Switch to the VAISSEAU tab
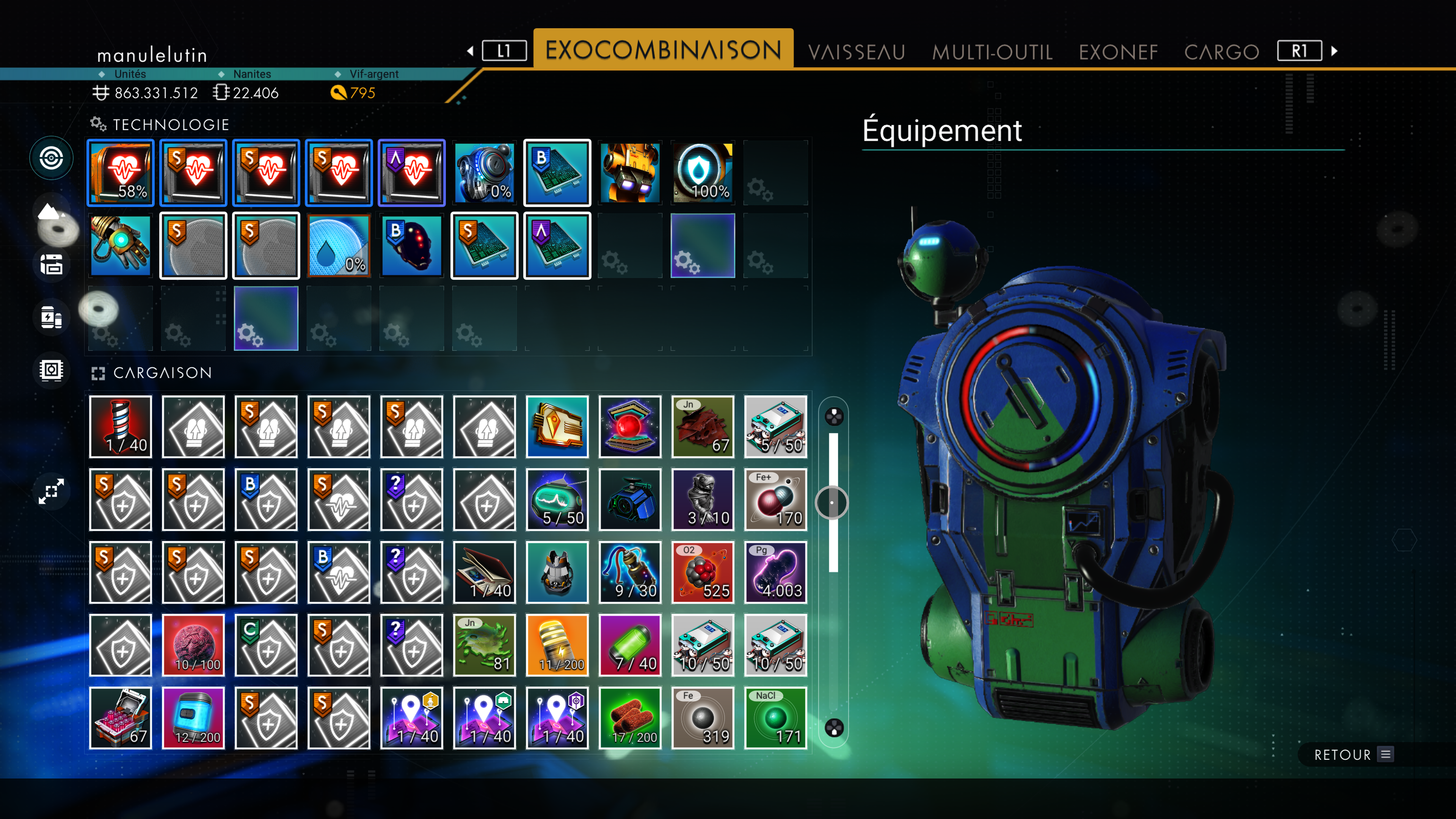Screen dimensions: 1456x819 (856, 52)
